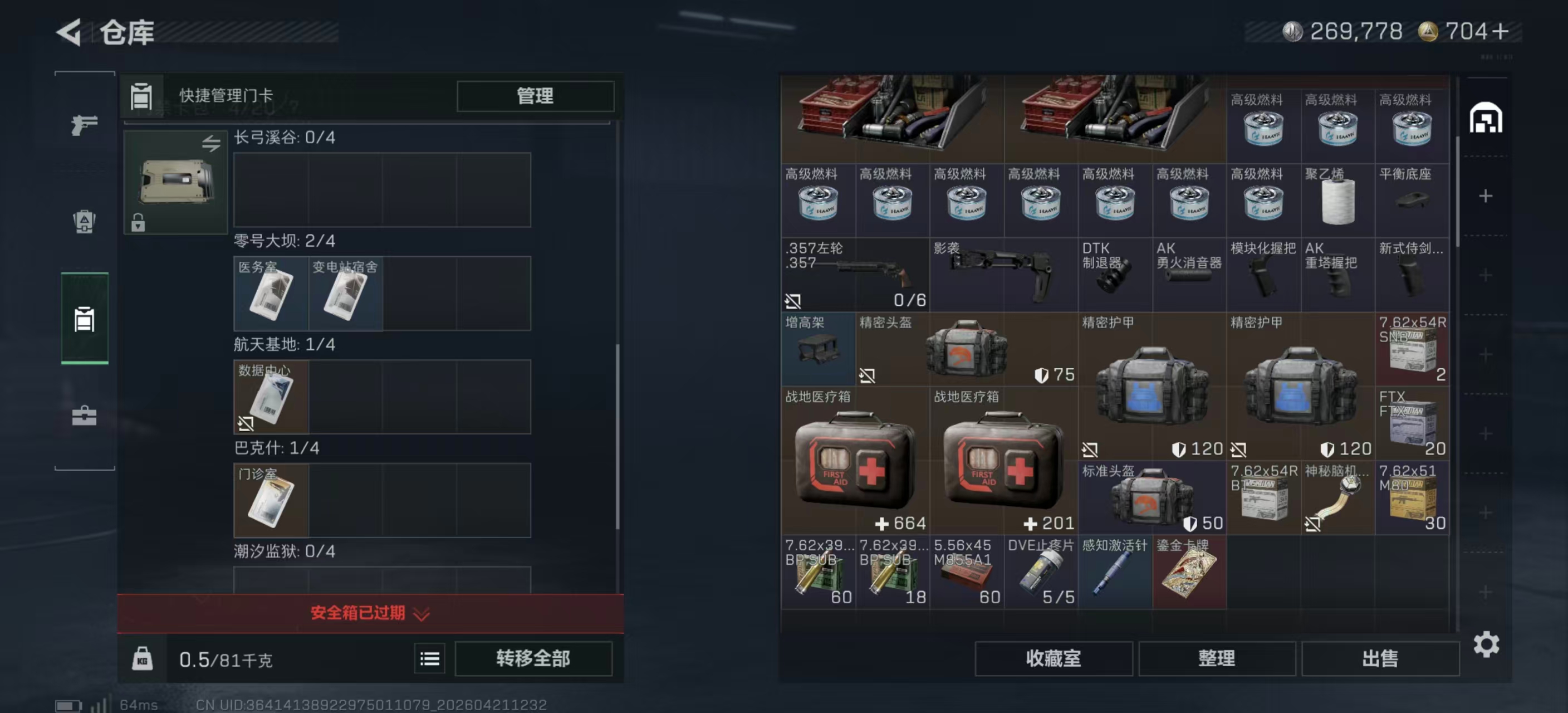Open the 收藏室 collection room

click(1053, 658)
